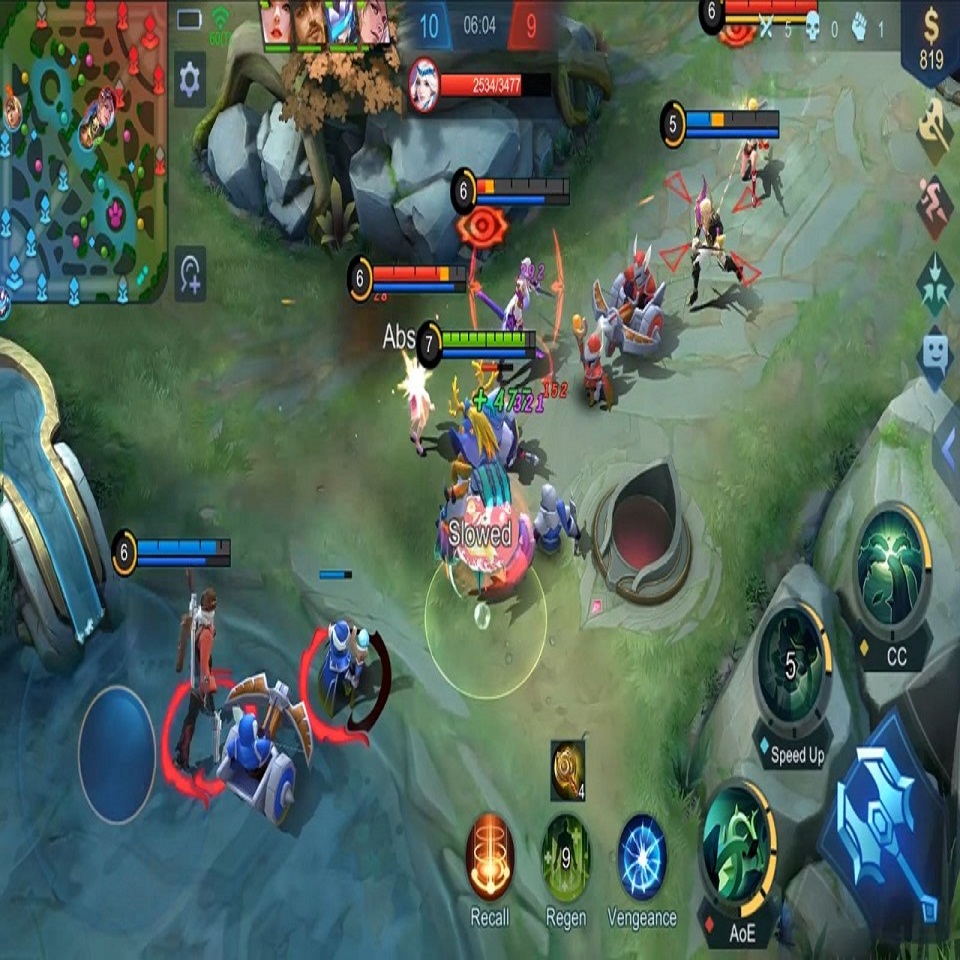
Task: Use the golden active item above Regen
Action: coord(567,770)
